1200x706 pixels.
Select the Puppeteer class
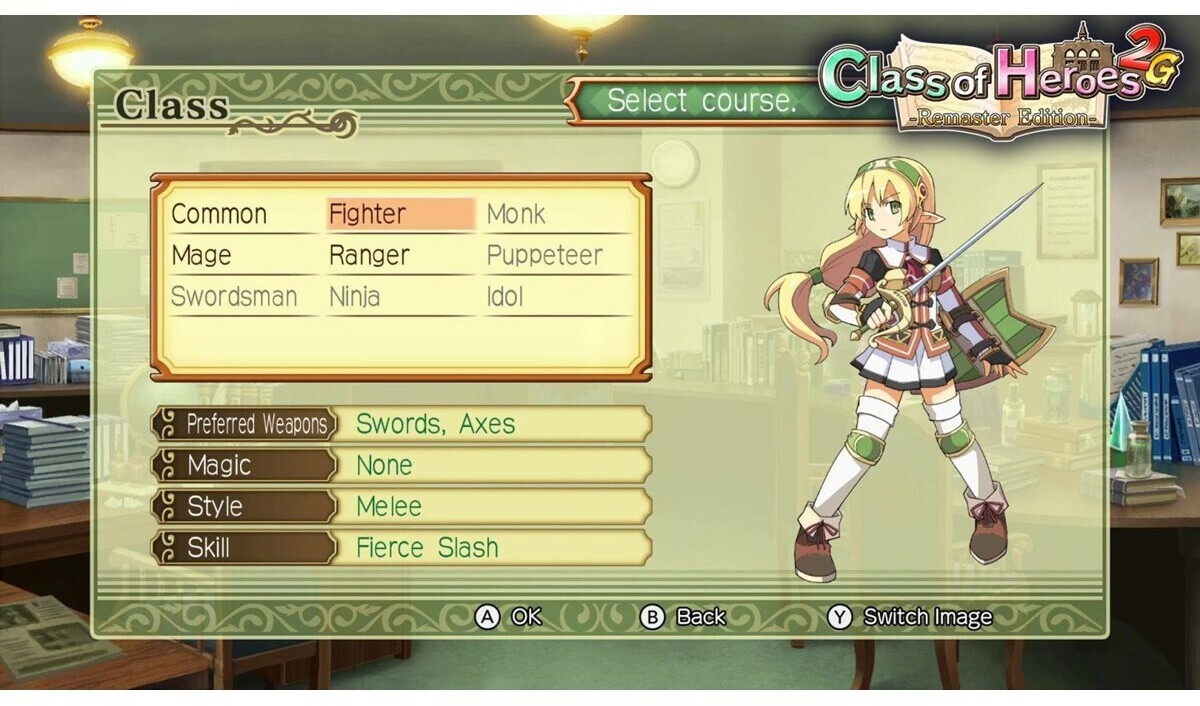tap(544, 256)
